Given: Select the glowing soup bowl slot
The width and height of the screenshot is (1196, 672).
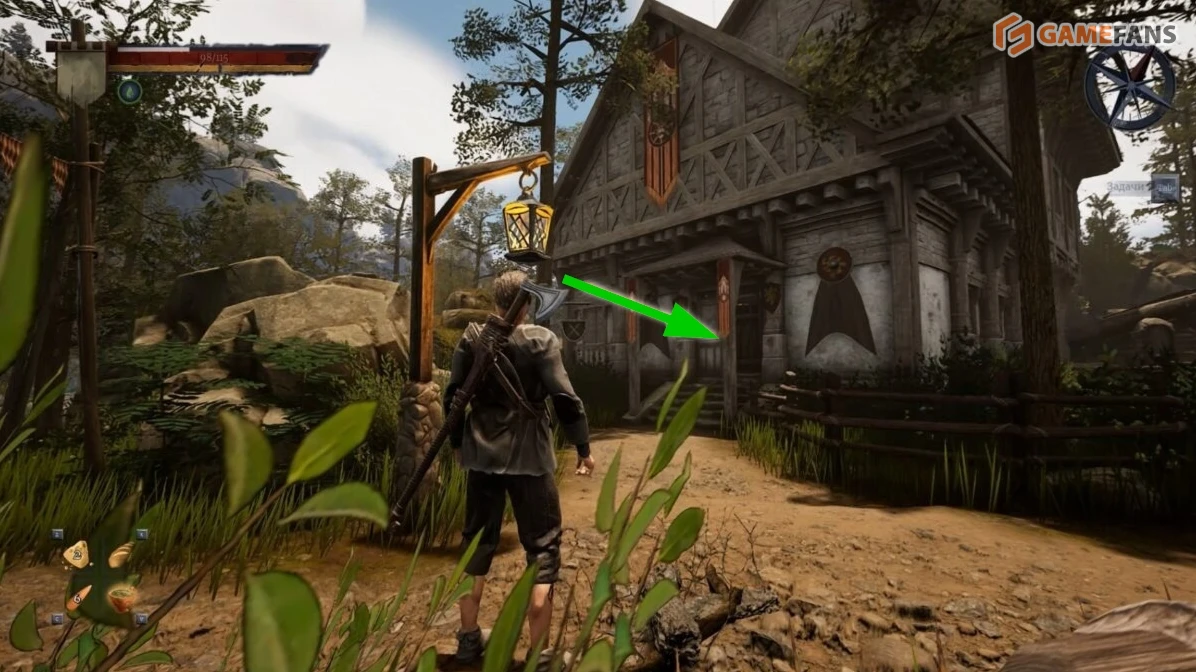Looking at the screenshot, I should coord(123,598).
